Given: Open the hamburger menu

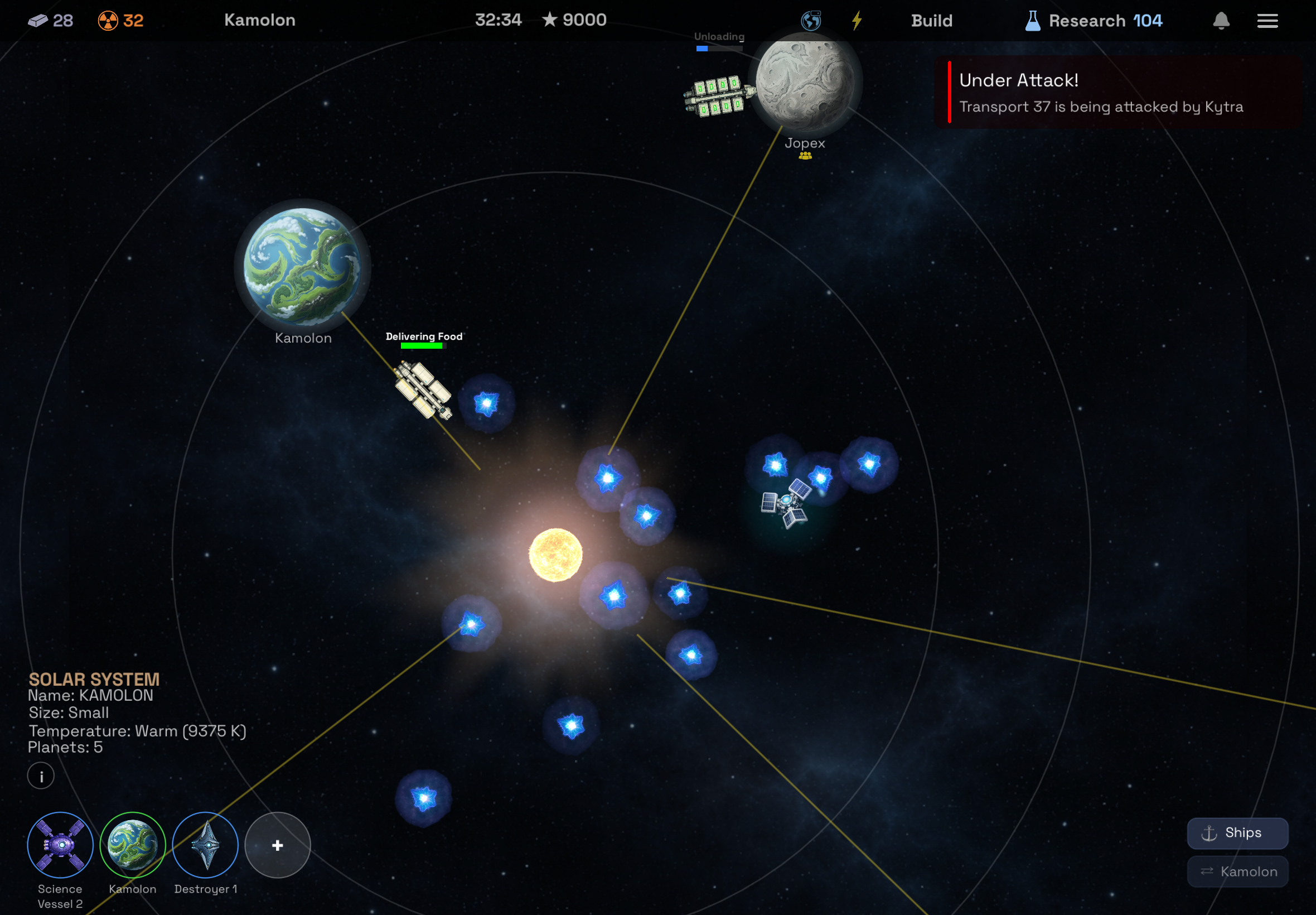Looking at the screenshot, I should click(1268, 20).
